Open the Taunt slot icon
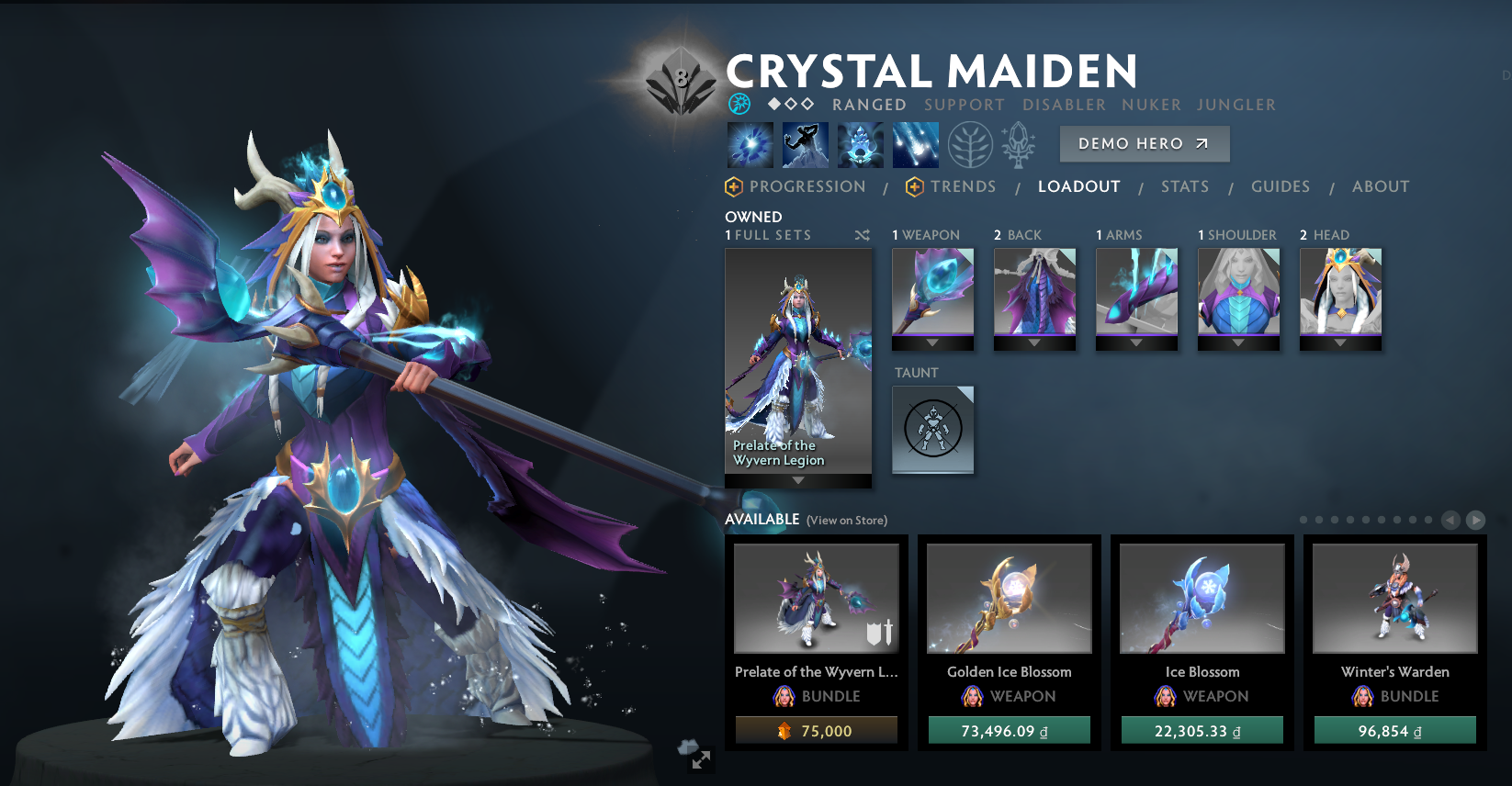1512x786 pixels. 932,430
